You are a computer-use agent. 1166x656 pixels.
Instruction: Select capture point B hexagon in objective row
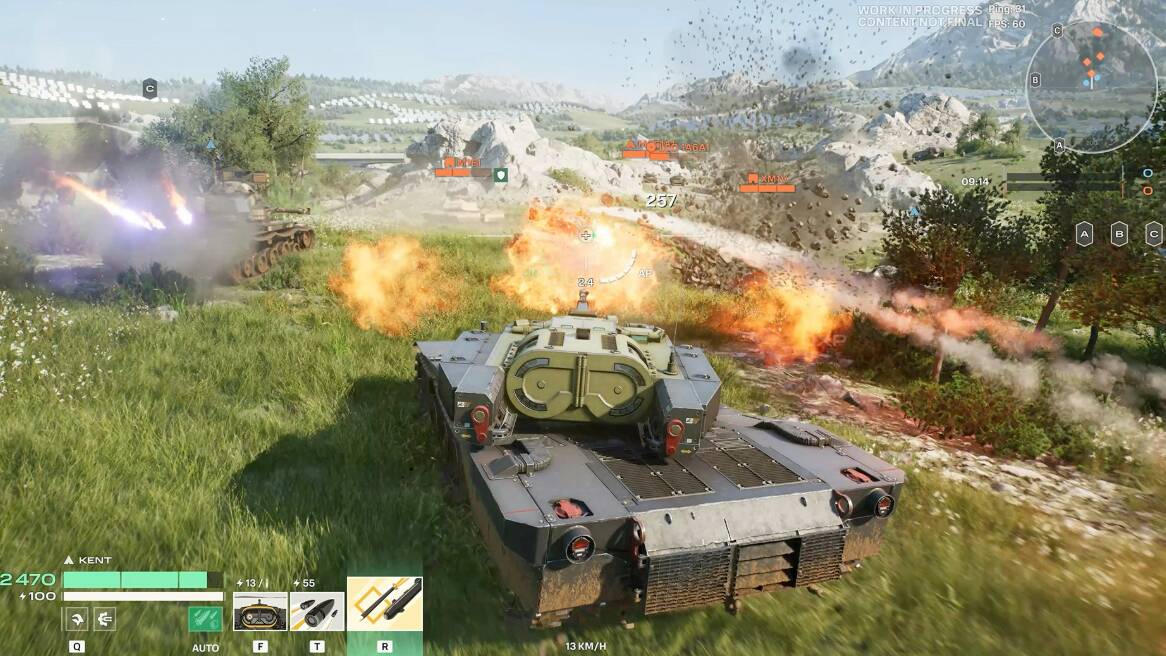pyautogui.click(x=1119, y=234)
